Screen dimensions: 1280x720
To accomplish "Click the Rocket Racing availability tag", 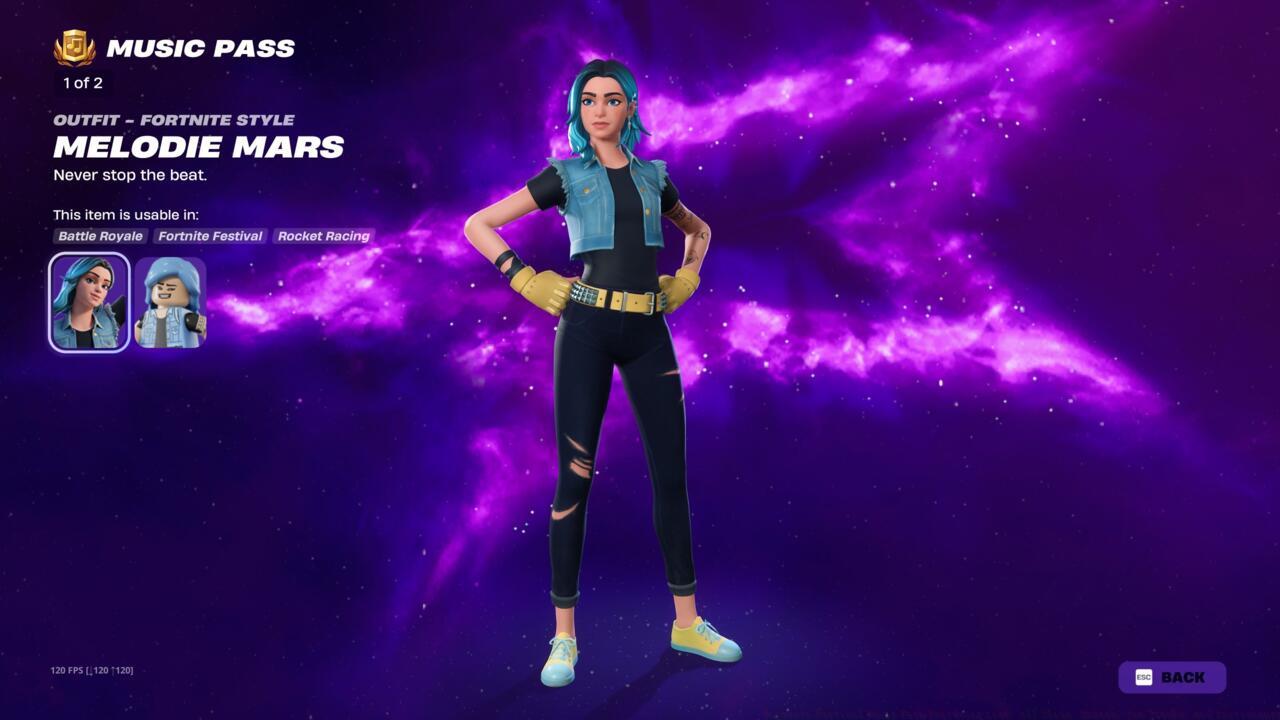I will [x=322, y=236].
